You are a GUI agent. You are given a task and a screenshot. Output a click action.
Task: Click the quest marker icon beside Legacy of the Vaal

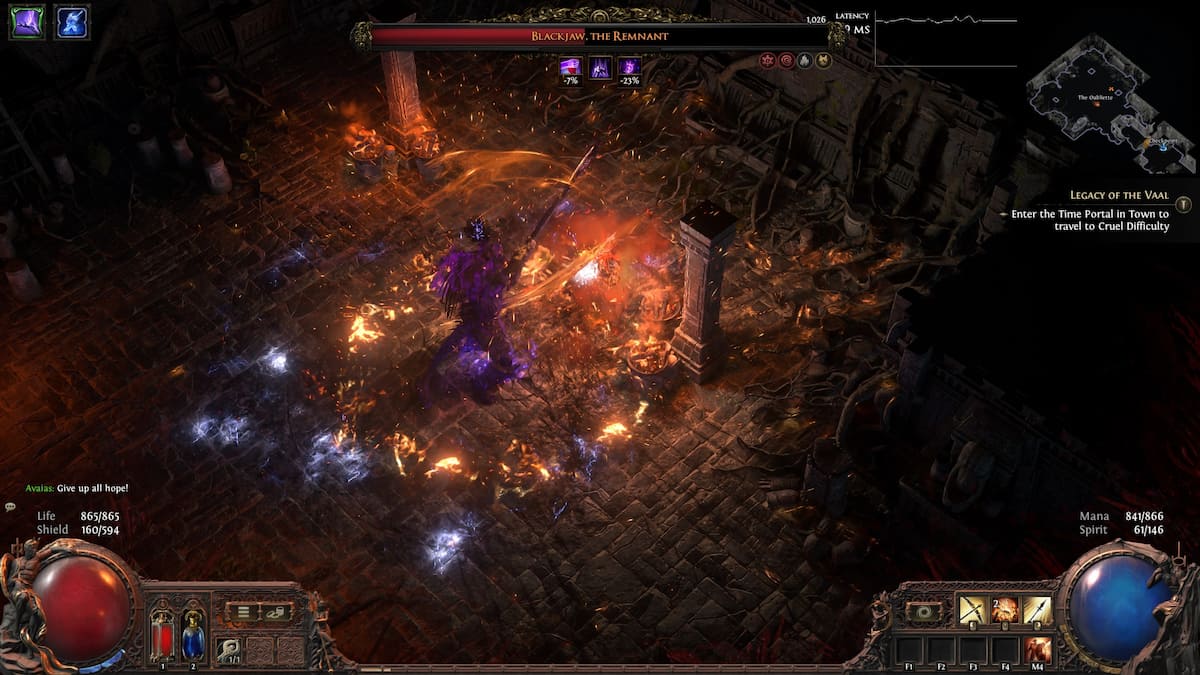[x=1183, y=204]
